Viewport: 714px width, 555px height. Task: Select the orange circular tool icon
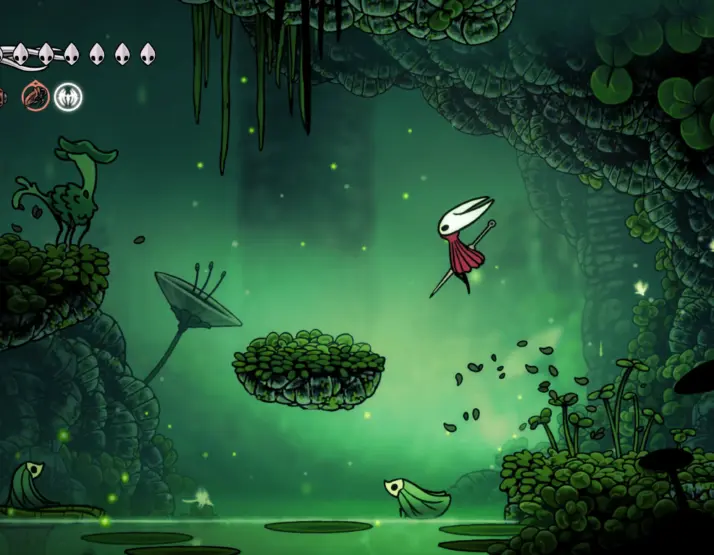(x=37, y=97)
